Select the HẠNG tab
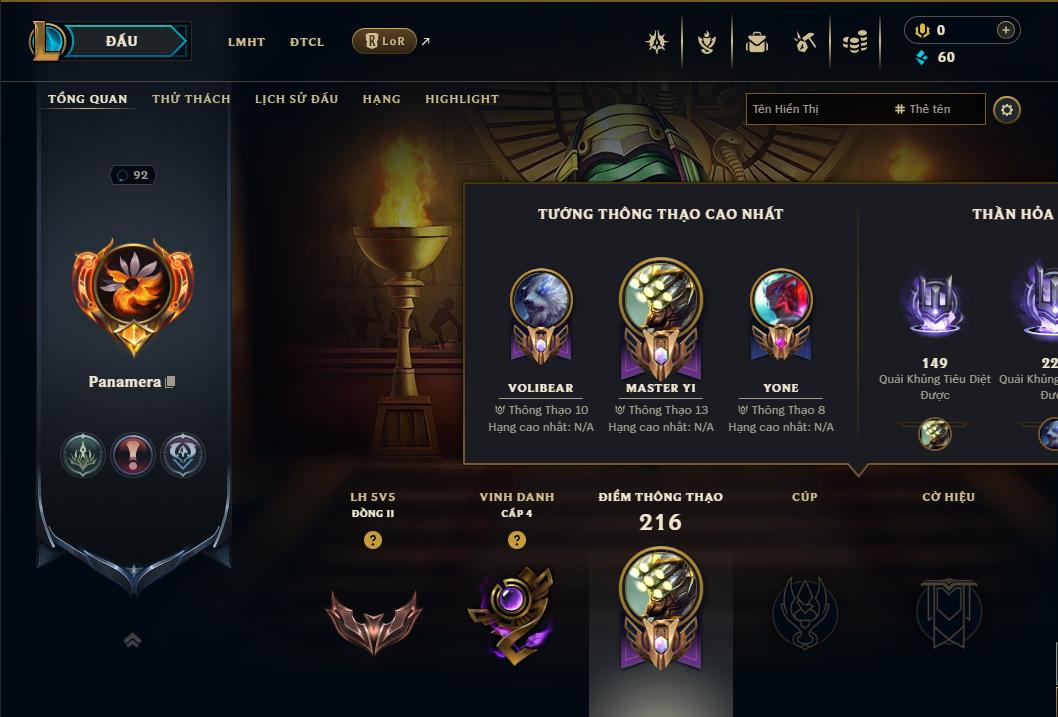Viewport: 1058px width, 717px height. pos(381,99)
